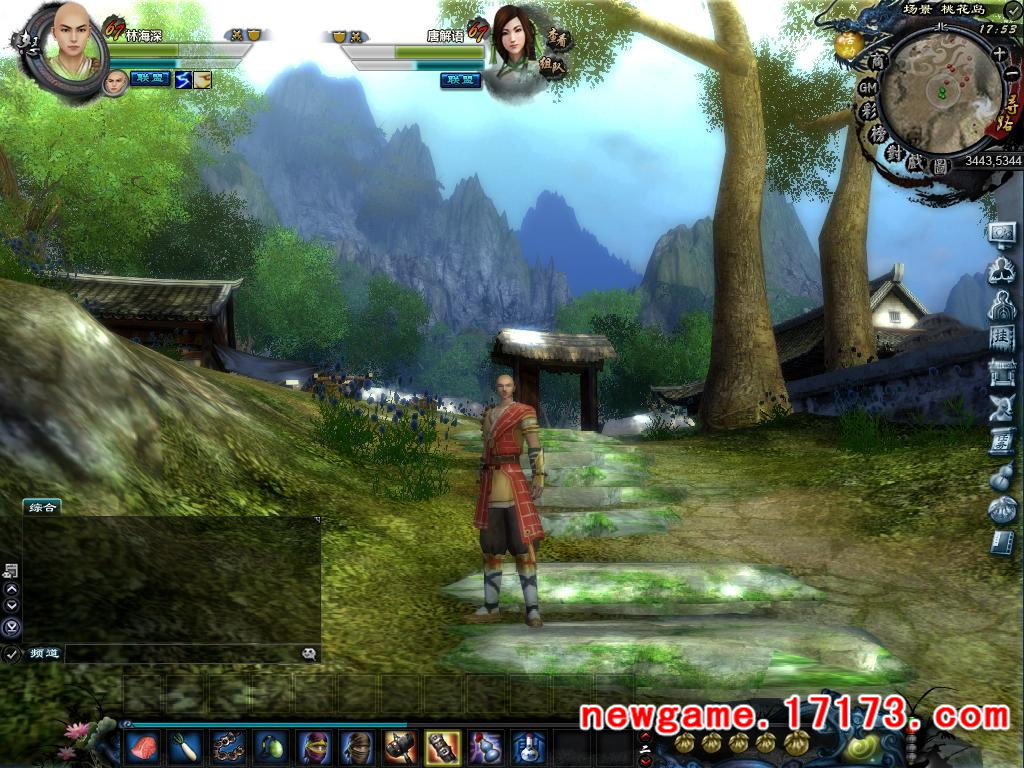This screenshot has height=768, width=1024.
Task: Open the 商 shop button beside the minimap
Action: pos(876,61)
